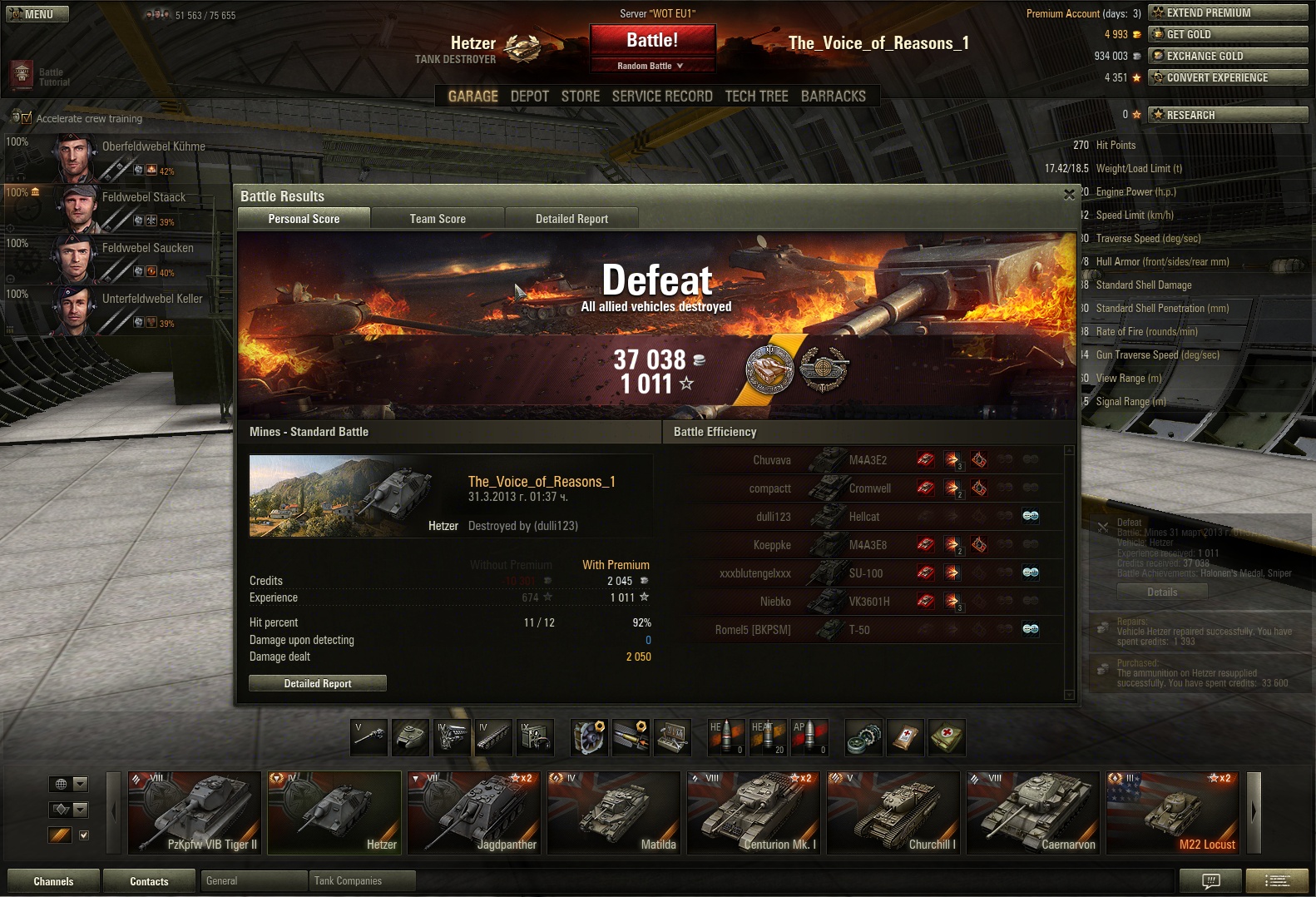Select the M22 Locust vehicle
The image size is (1316, 897).
[1172, 813]
